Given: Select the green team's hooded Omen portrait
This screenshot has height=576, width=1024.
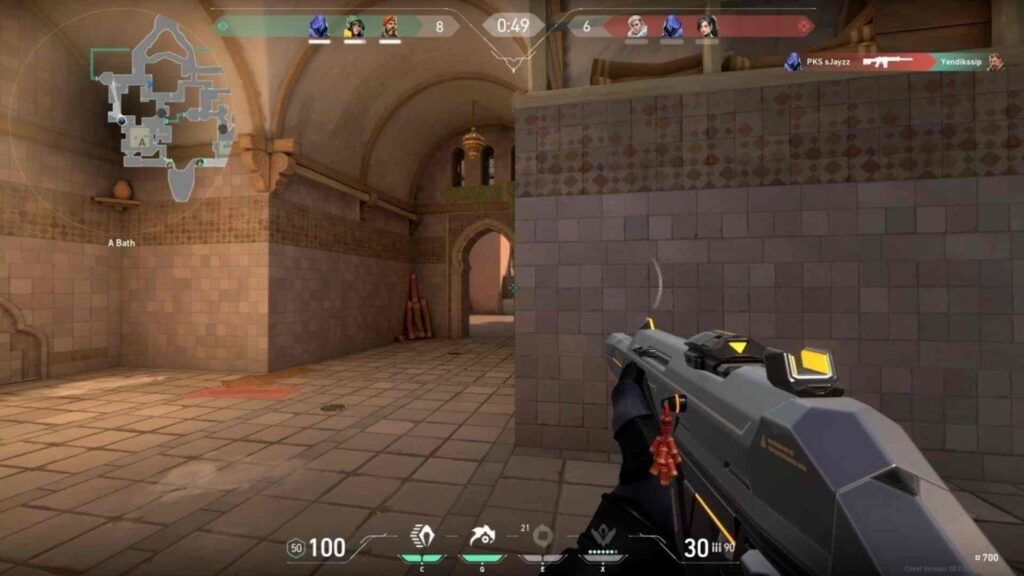Looking at the screenshot, I should pos(319,27).
